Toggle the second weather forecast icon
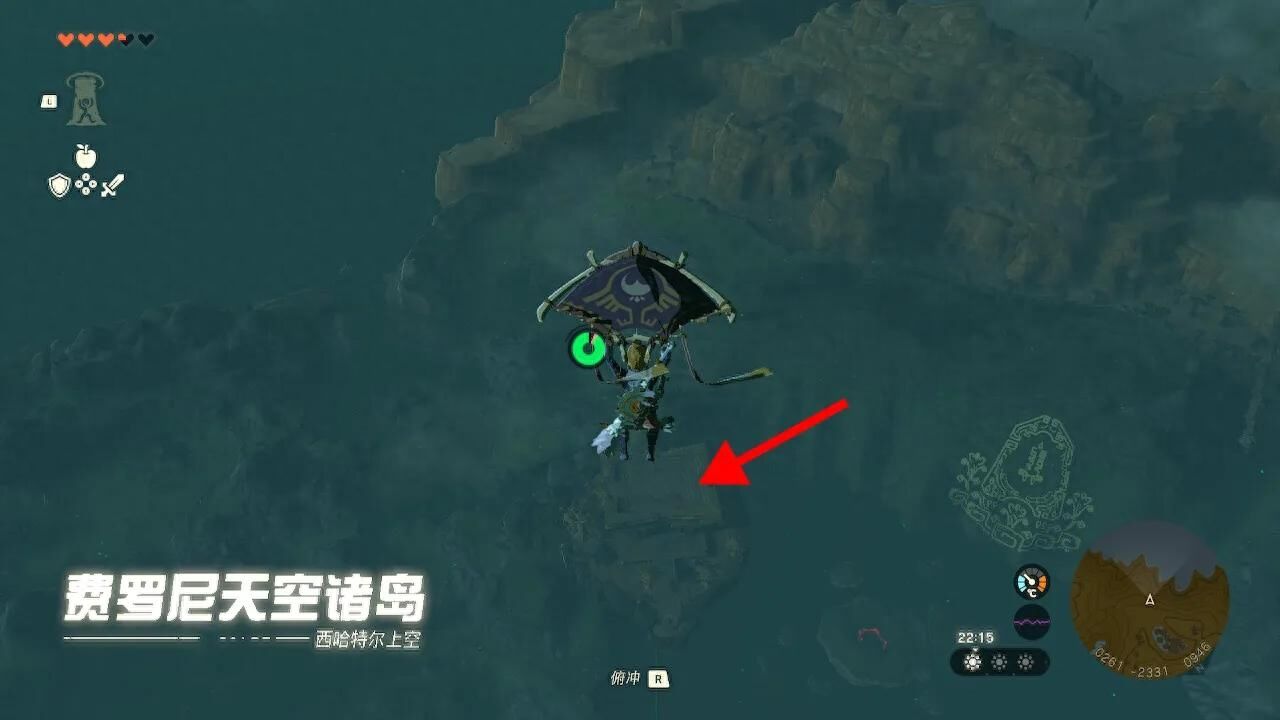The height and width of the screenshot is (720, 1280). pos(1000,662)
